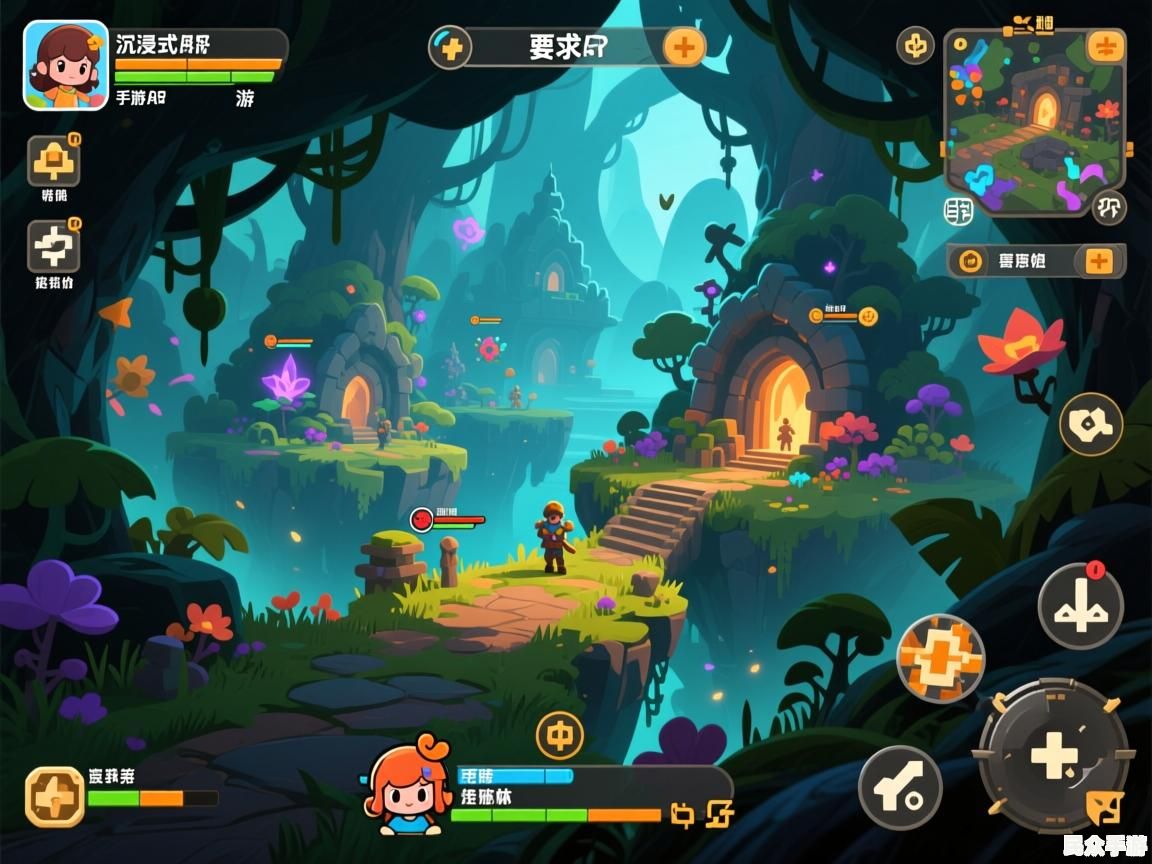The image size is (1152, 864).
Task: Click the round button at minimap's lower right
Action: pos(1108,207)
